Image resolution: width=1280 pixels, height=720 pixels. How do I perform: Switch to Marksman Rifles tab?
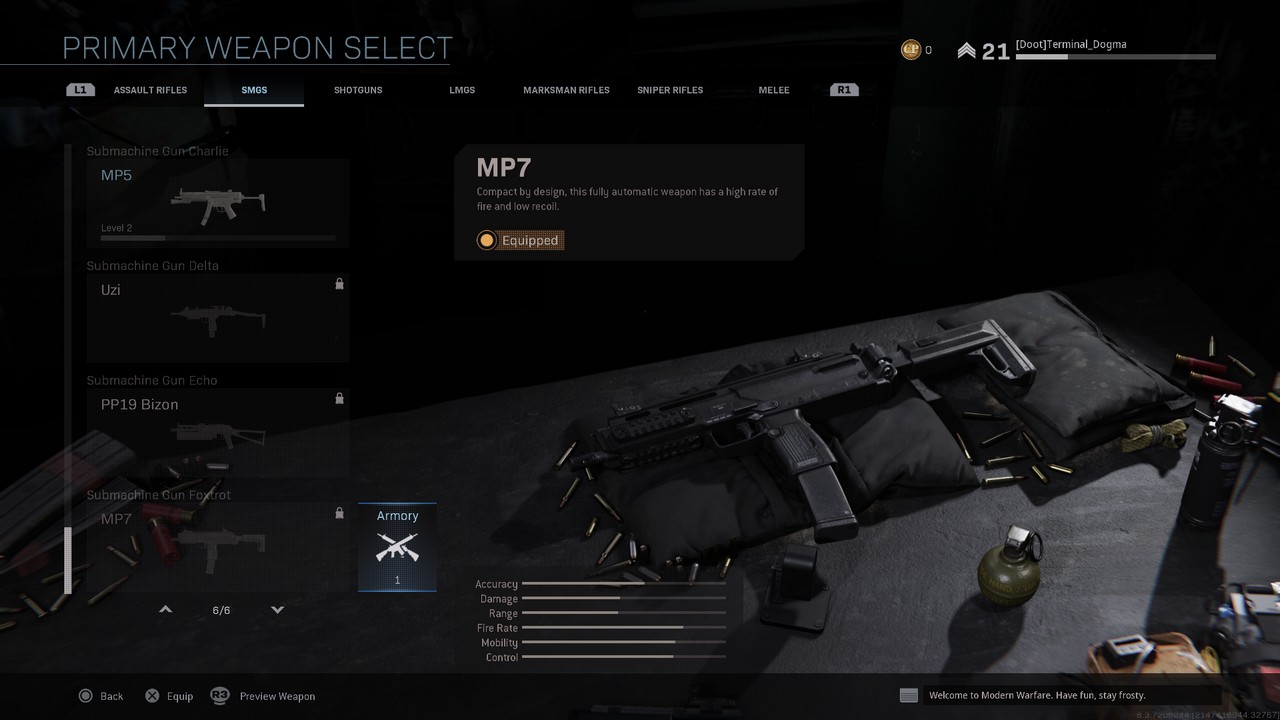(566, 90)
